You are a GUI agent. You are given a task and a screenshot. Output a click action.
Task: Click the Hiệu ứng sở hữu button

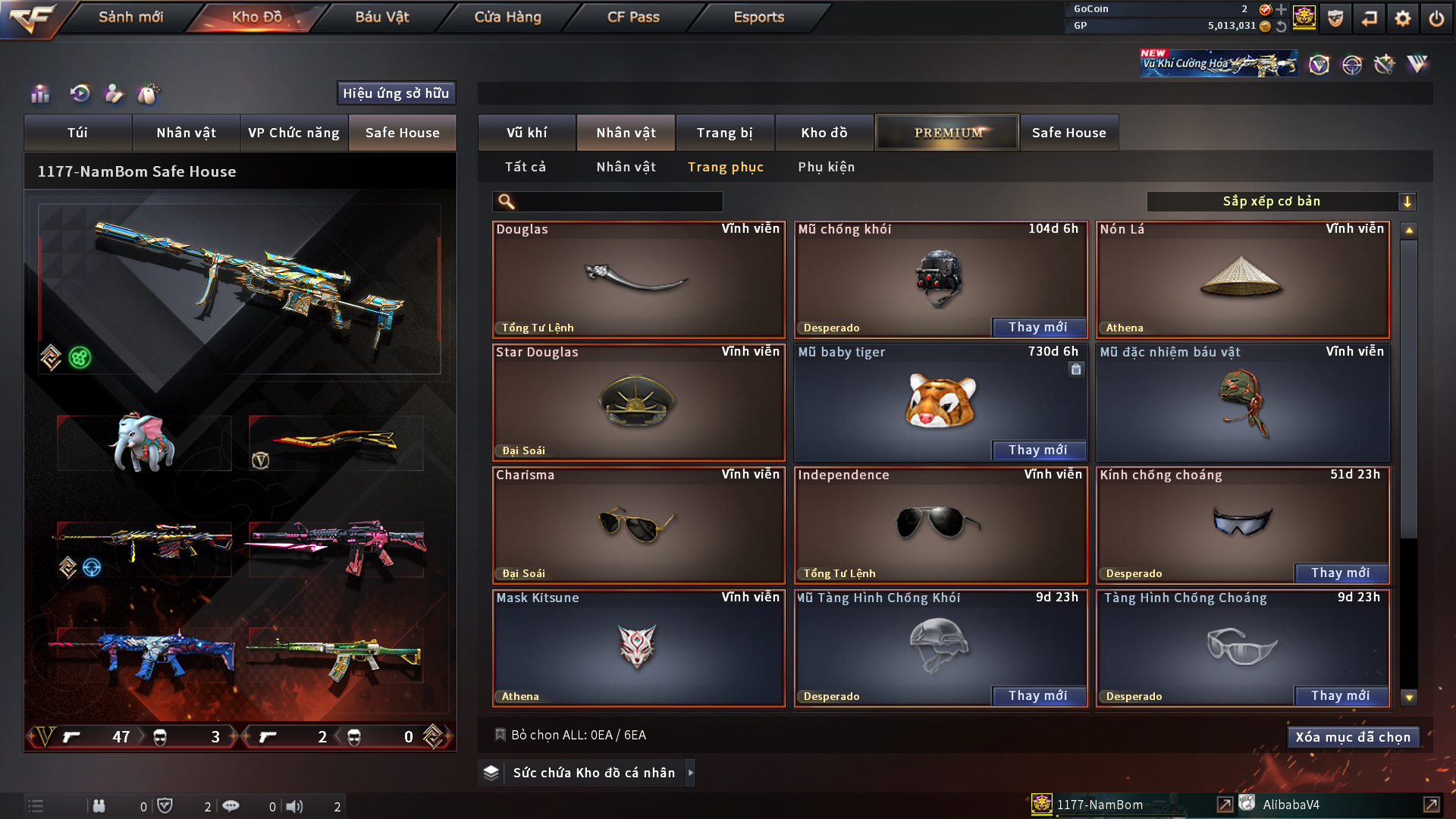(396, 93)
